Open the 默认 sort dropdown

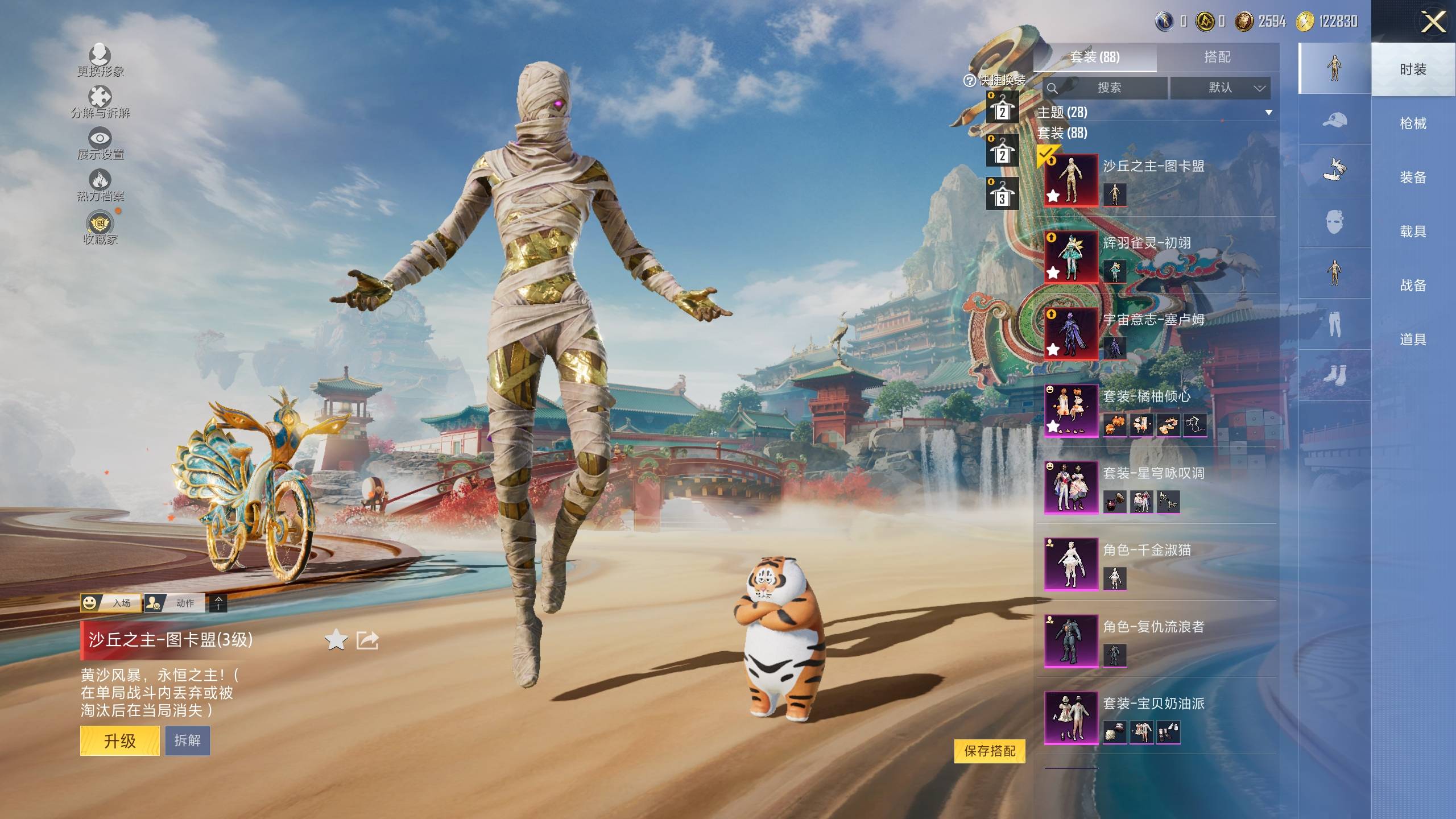pyautogui.click(x=1220, y=88)
